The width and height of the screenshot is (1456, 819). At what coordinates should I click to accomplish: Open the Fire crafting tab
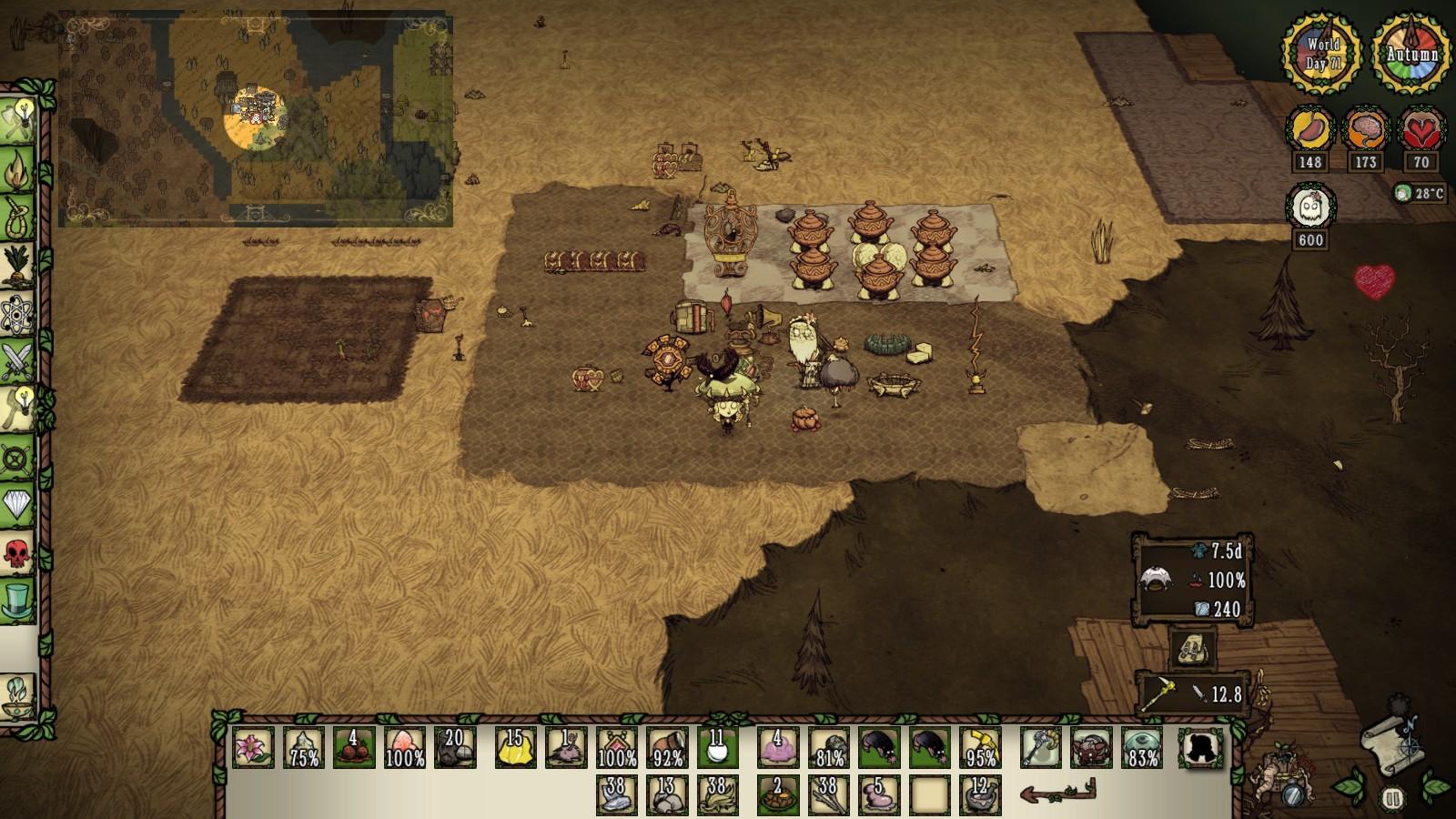18,169
